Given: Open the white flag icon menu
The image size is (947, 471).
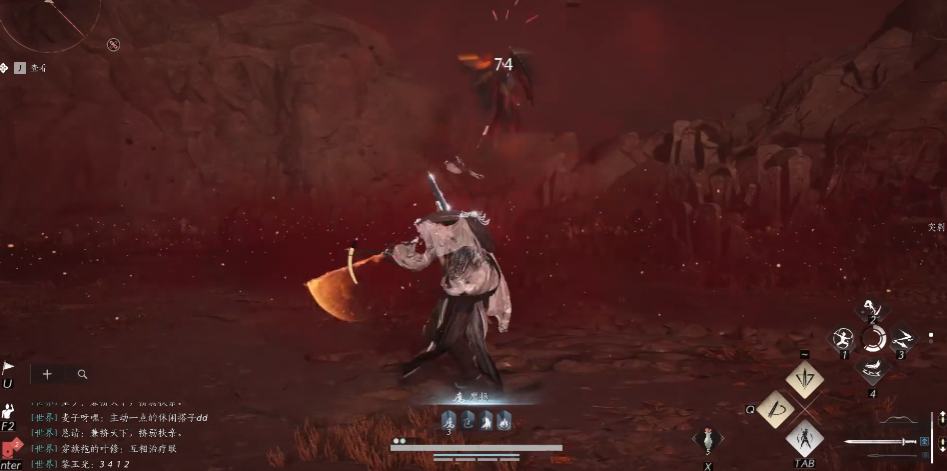Looking at the screenshot, I should [8, 369].
